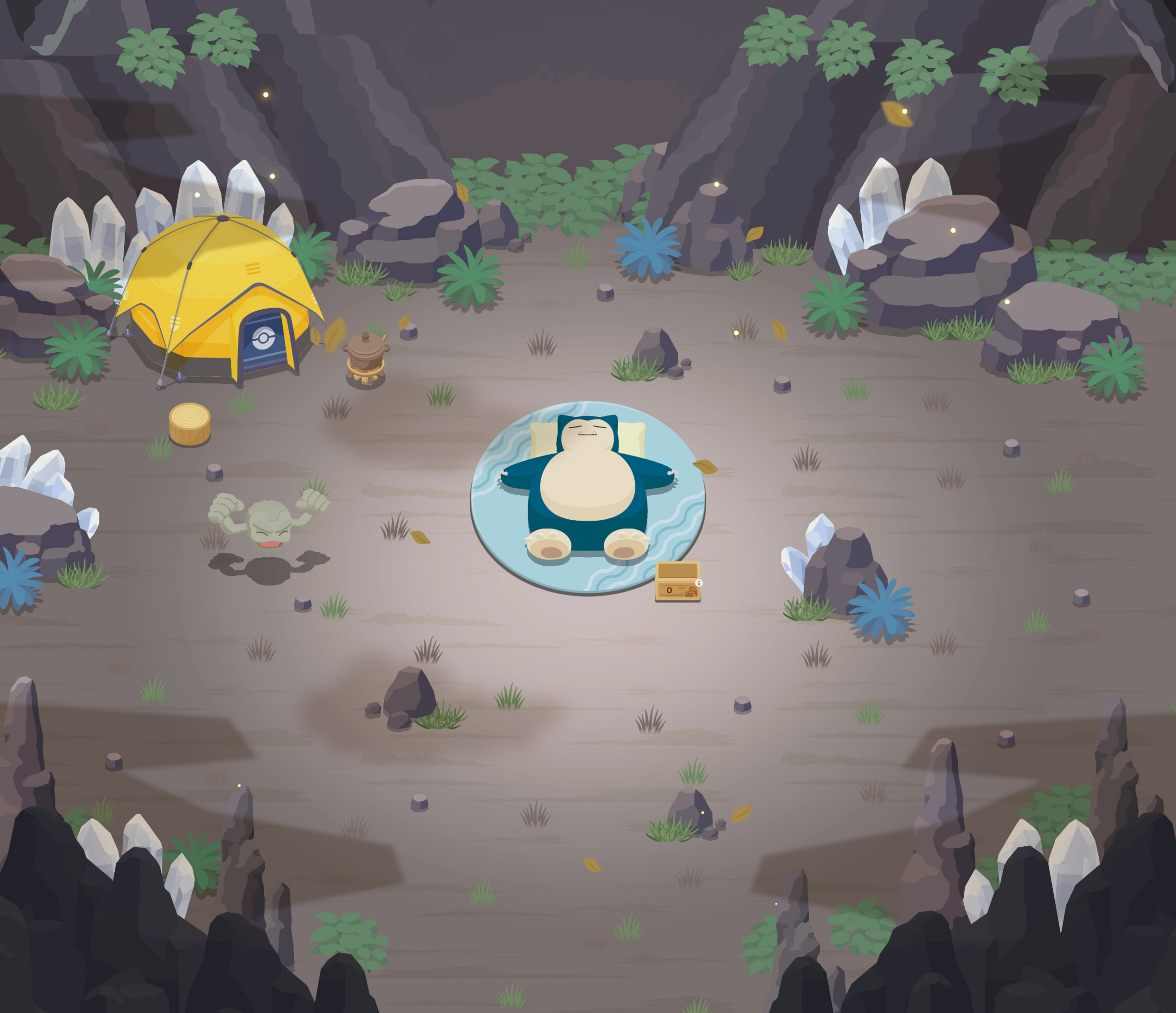1176x1013 pixels.
Task: Open the info badge on the berry box
Action: tap(699, 583)
